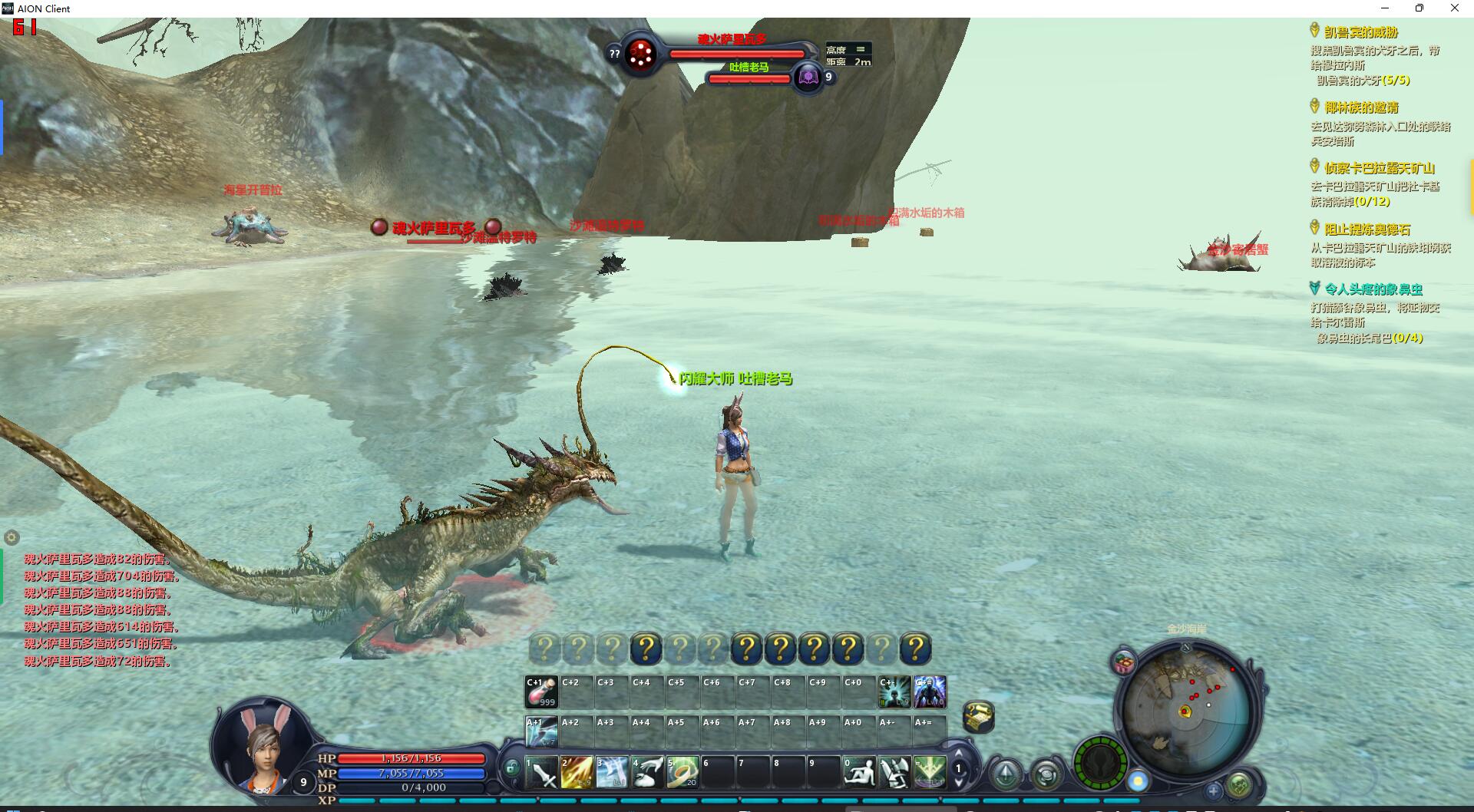Screen dimensions: 1474x812
Task: Open the golden quest scroll help icon
Action: pyautogui.click(x=978, y=717)
